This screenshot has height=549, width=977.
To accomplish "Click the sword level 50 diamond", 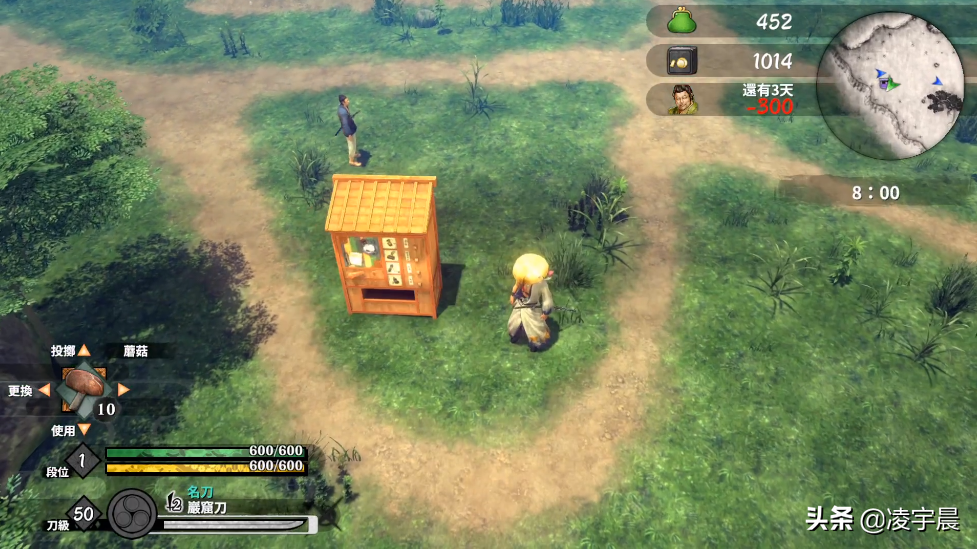I will pos(83,513).
